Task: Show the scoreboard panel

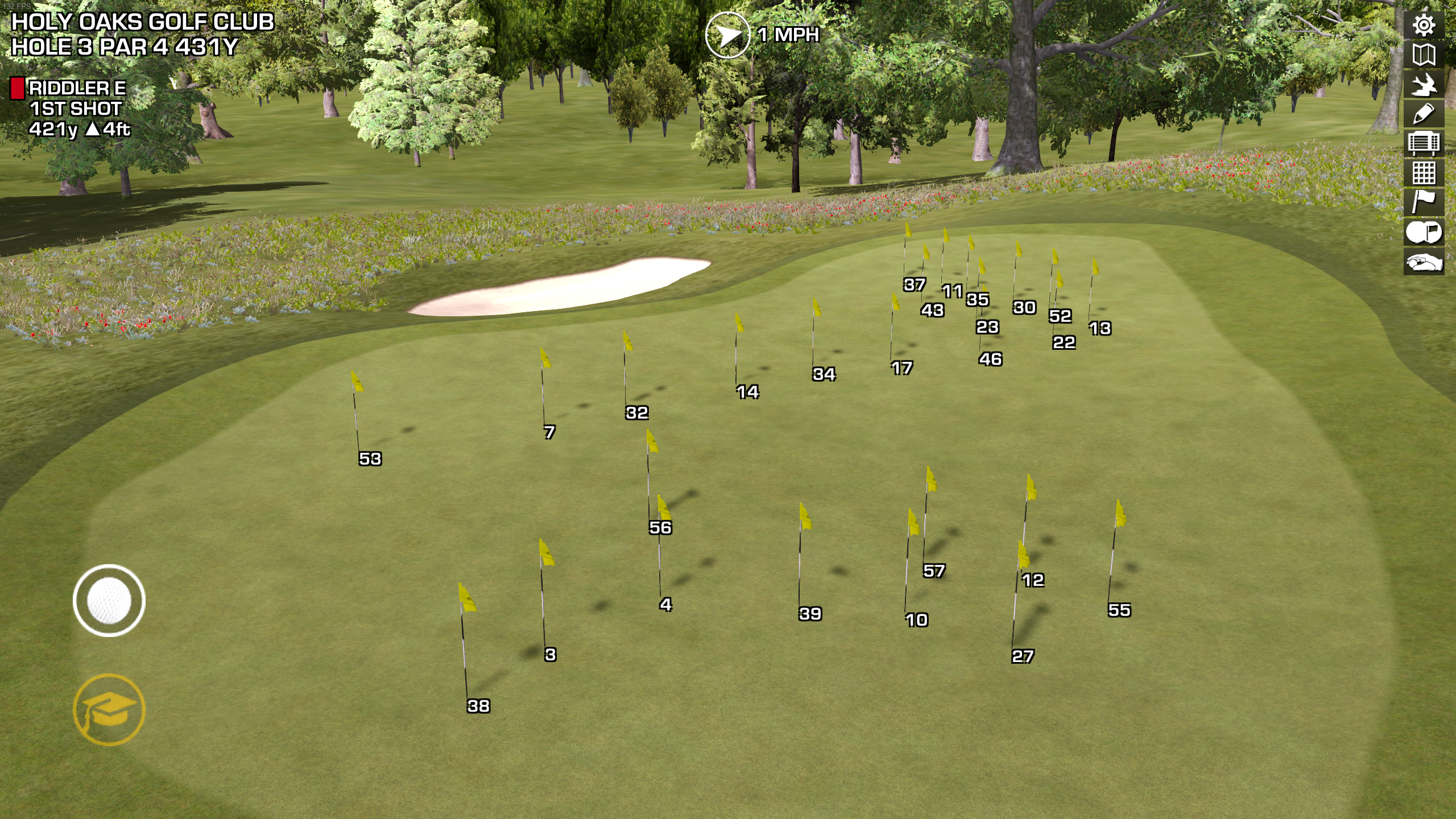Action: [x=1424, y=143]
